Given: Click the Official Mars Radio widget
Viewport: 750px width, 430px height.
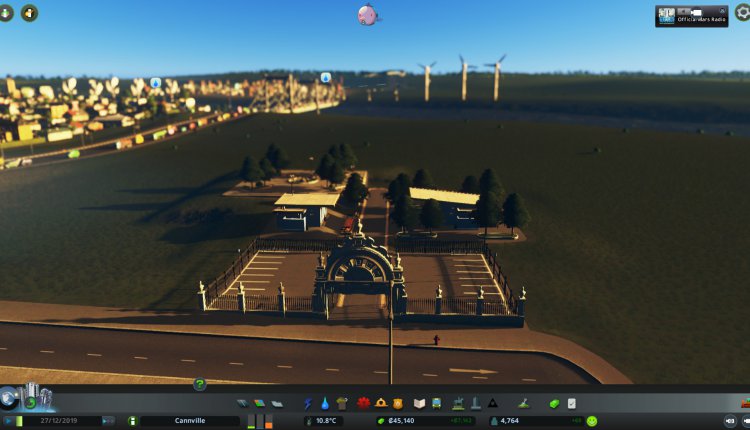Looking at the screenshot, I should [691, 15].
